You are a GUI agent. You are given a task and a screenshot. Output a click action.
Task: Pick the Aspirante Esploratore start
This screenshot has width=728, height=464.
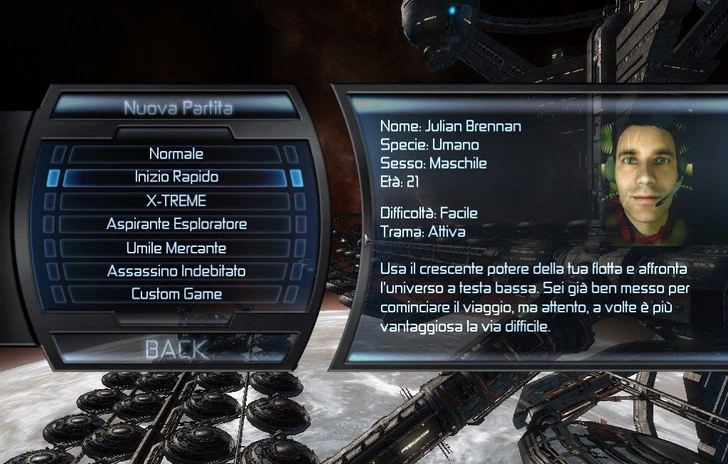pos(176,224)
